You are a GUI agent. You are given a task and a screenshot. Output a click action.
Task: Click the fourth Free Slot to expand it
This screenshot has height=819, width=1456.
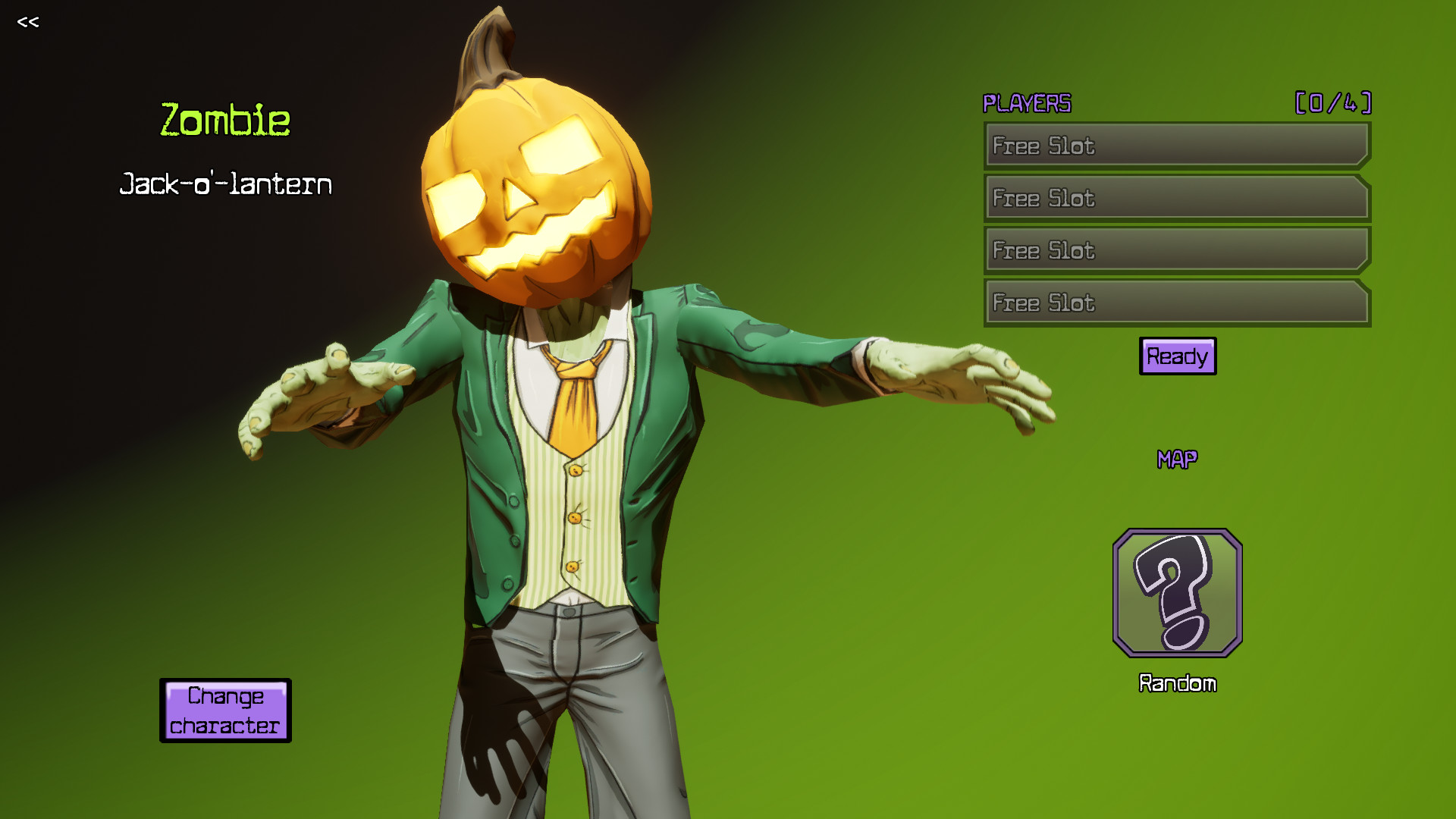1175,303
